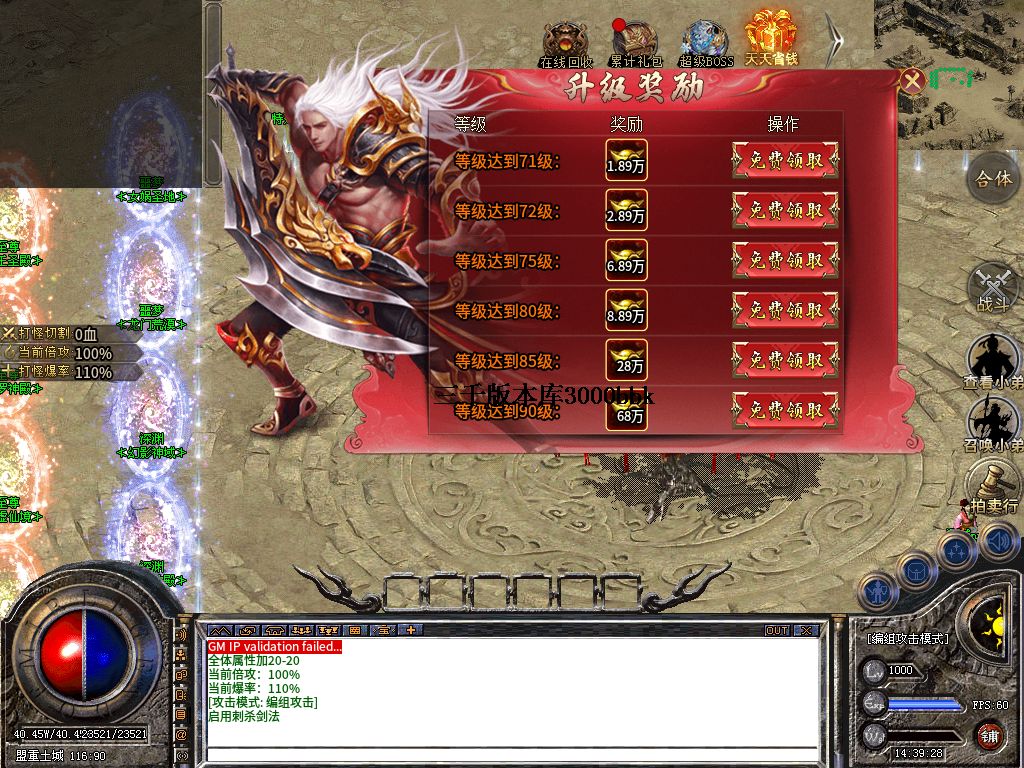Toggle the 战斗 crossed swords button

(x=993, y=287)
